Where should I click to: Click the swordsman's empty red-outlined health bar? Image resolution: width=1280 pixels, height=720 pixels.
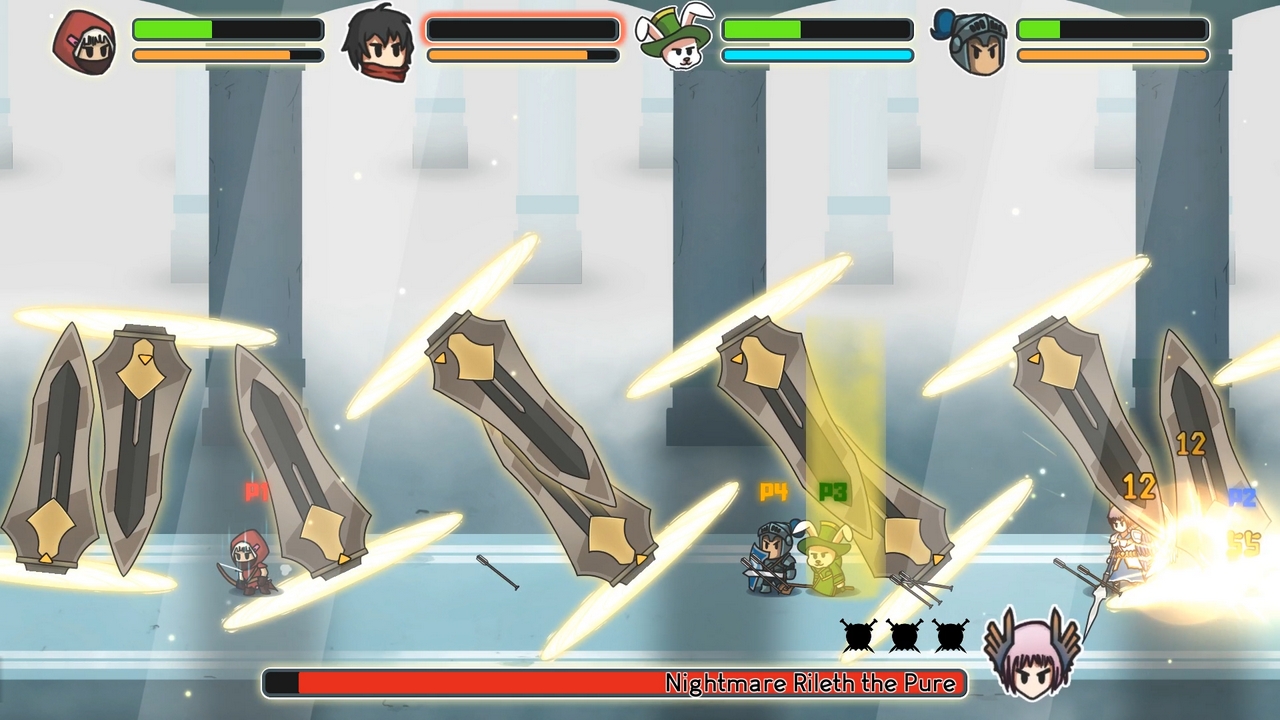pos(522,28)
